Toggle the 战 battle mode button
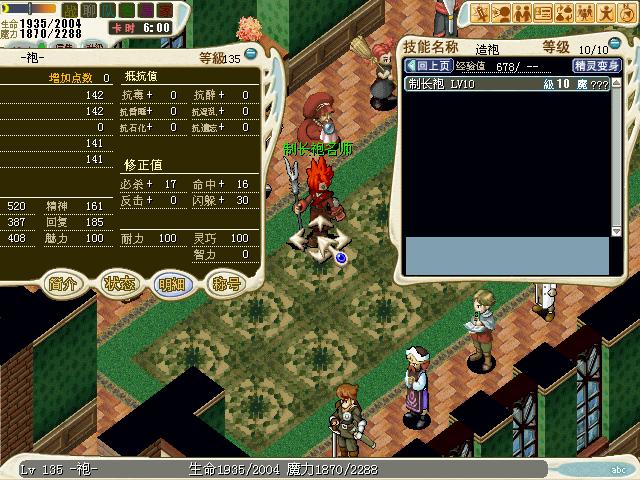The height and width of the screenshot is (480, 640). click(70, 10)
